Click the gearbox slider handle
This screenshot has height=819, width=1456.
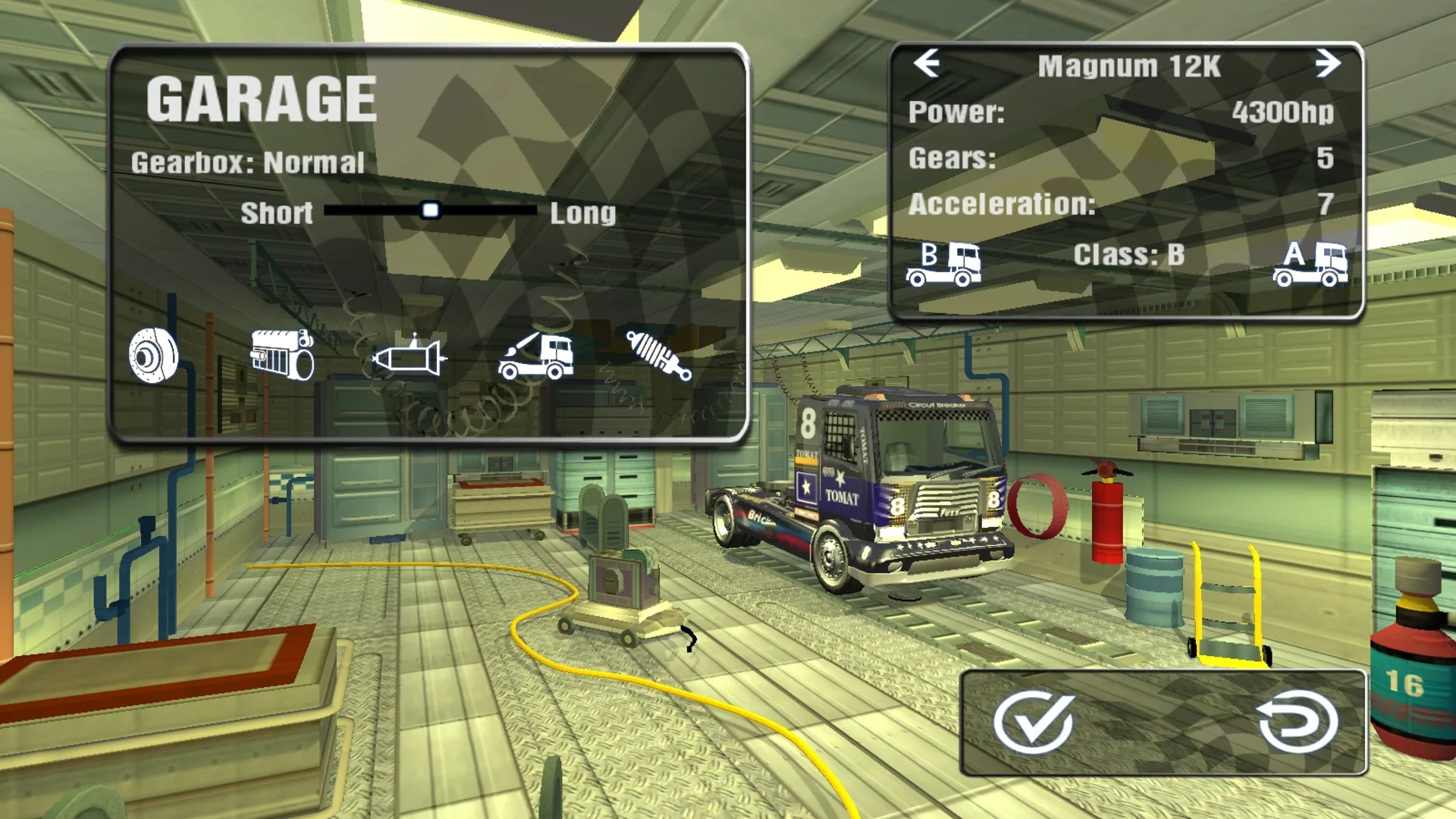(x=431, y=212)
